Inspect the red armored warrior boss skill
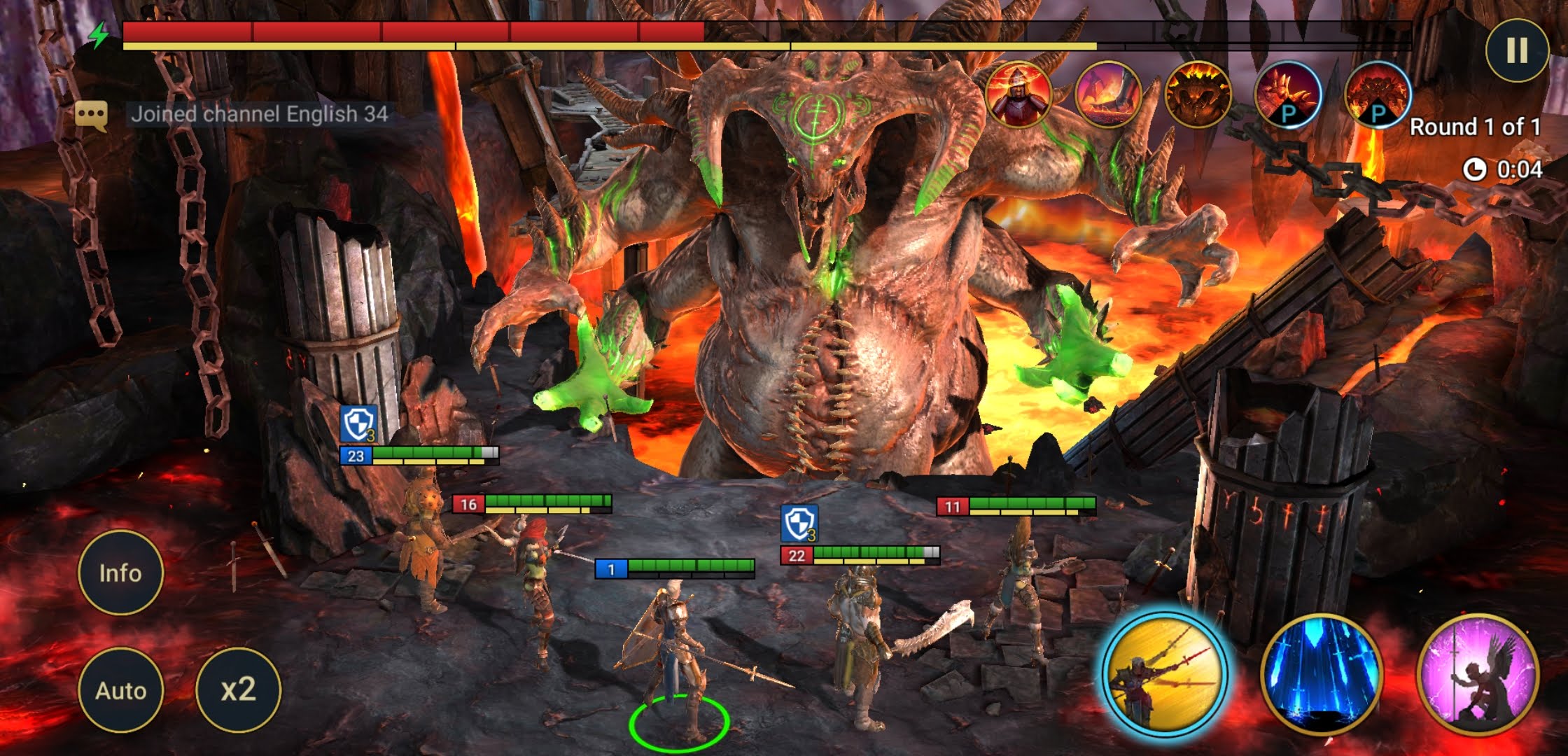Viewport: 1568px width, 756px height. coord(1018,94)
